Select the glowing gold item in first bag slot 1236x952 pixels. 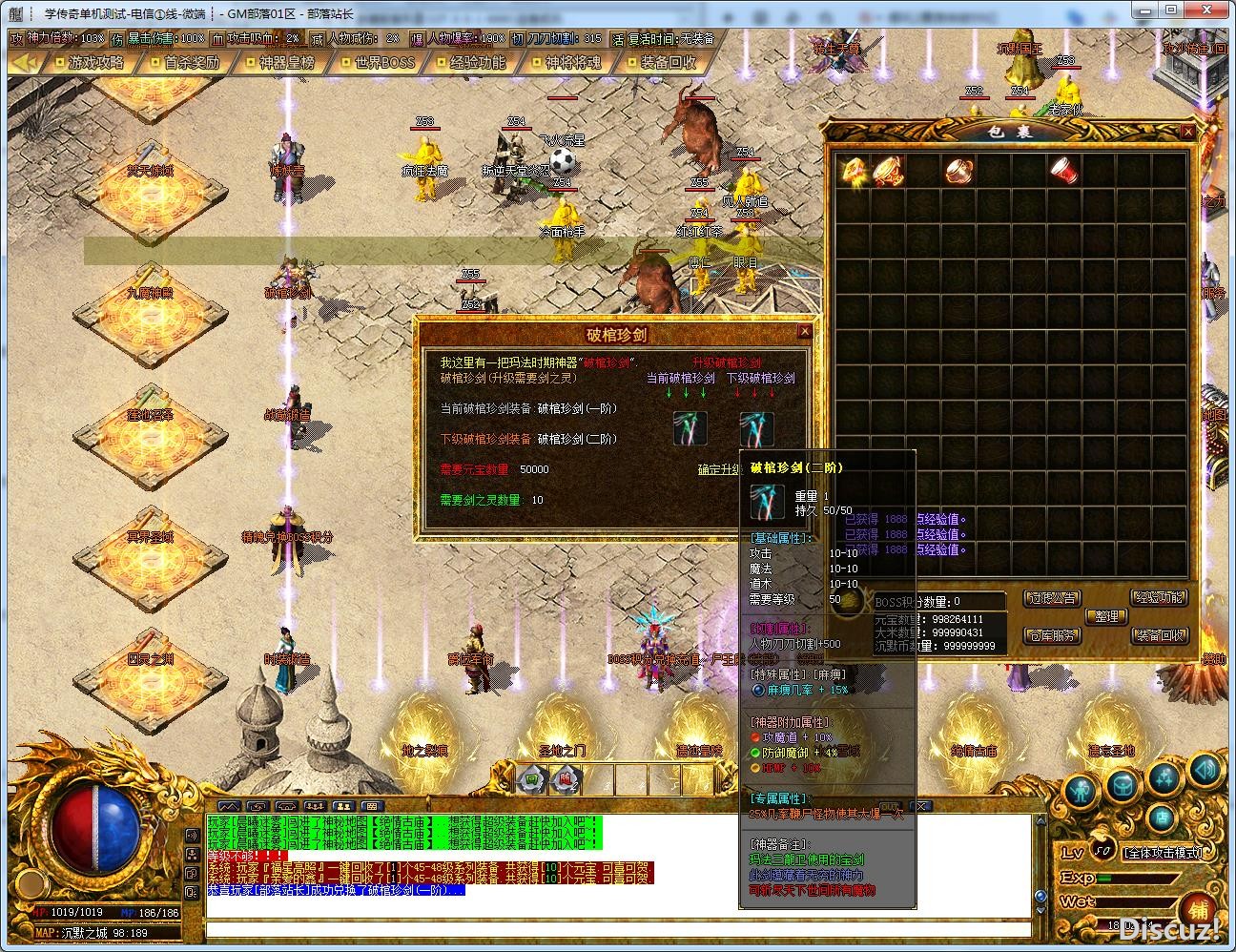[853, 170]
